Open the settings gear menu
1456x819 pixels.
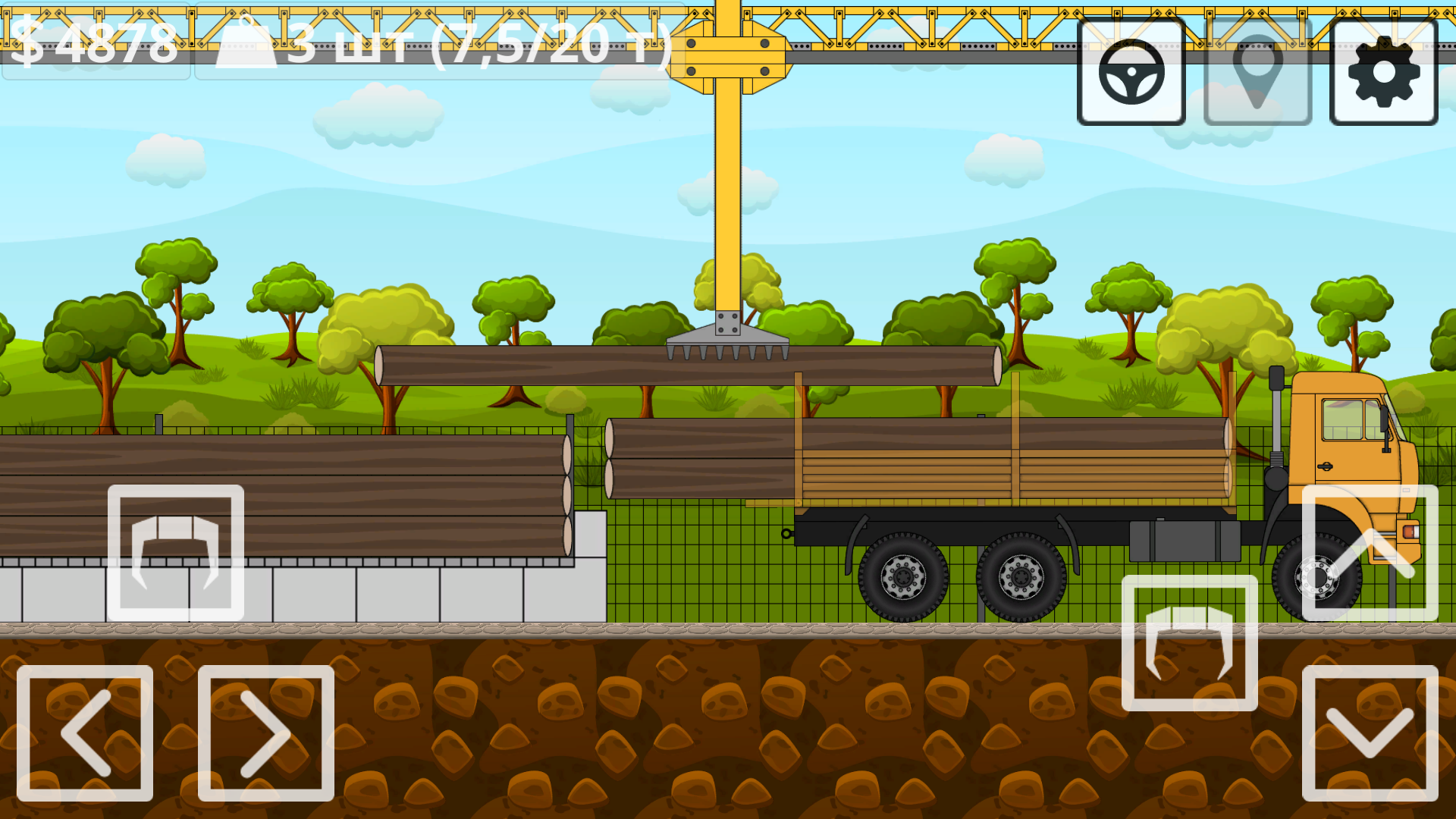coord(1383,73)
